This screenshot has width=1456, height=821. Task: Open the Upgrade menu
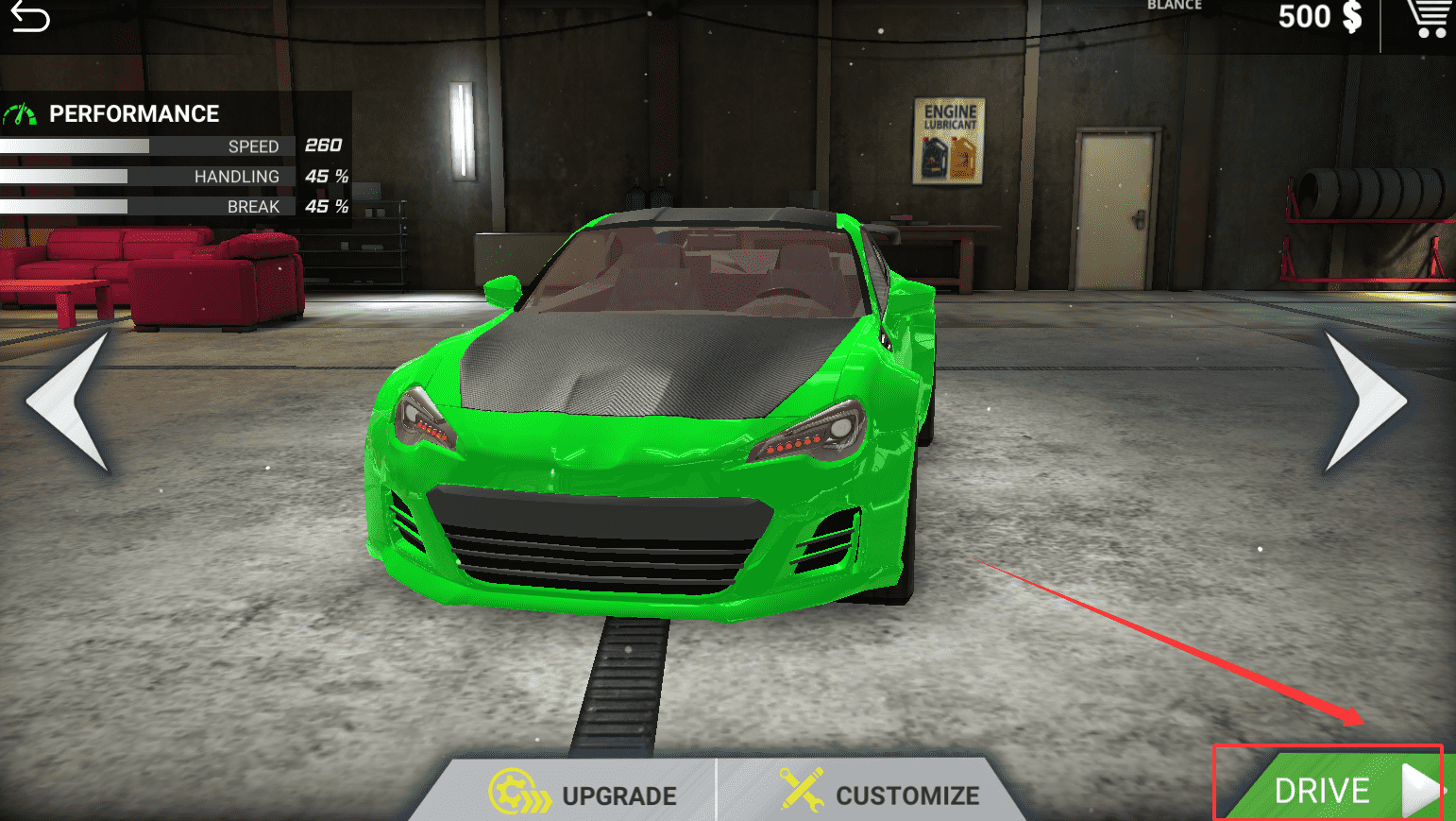click(x=584, y=793)
